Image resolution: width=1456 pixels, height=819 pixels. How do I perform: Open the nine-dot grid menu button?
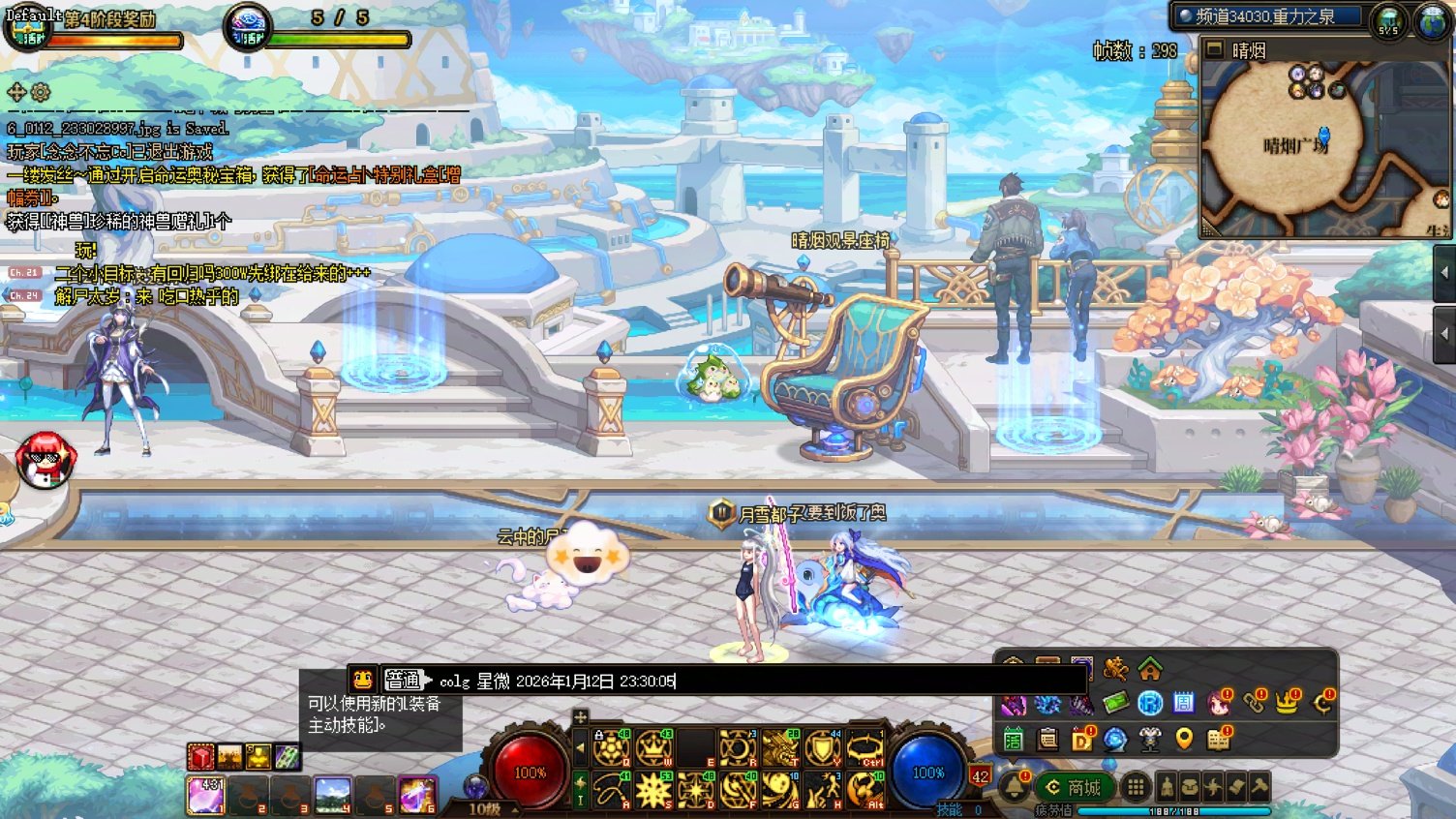[1136, 787]
